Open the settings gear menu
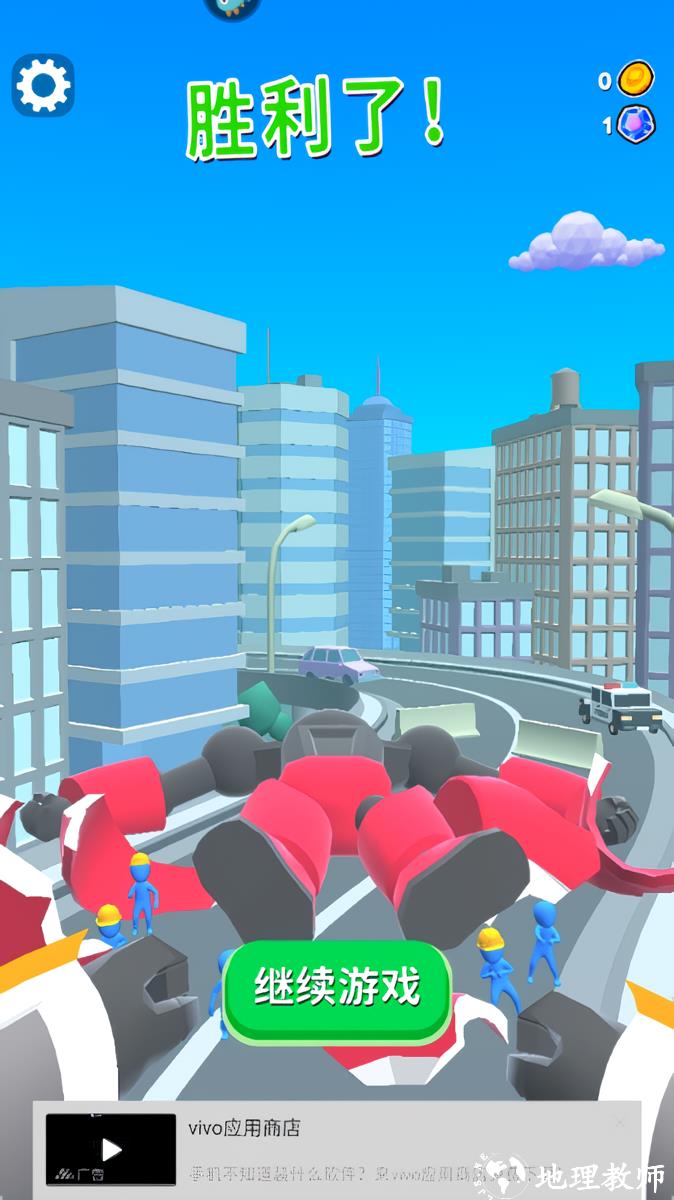This screenshot has width=674, height=1200. click(43, 86)
